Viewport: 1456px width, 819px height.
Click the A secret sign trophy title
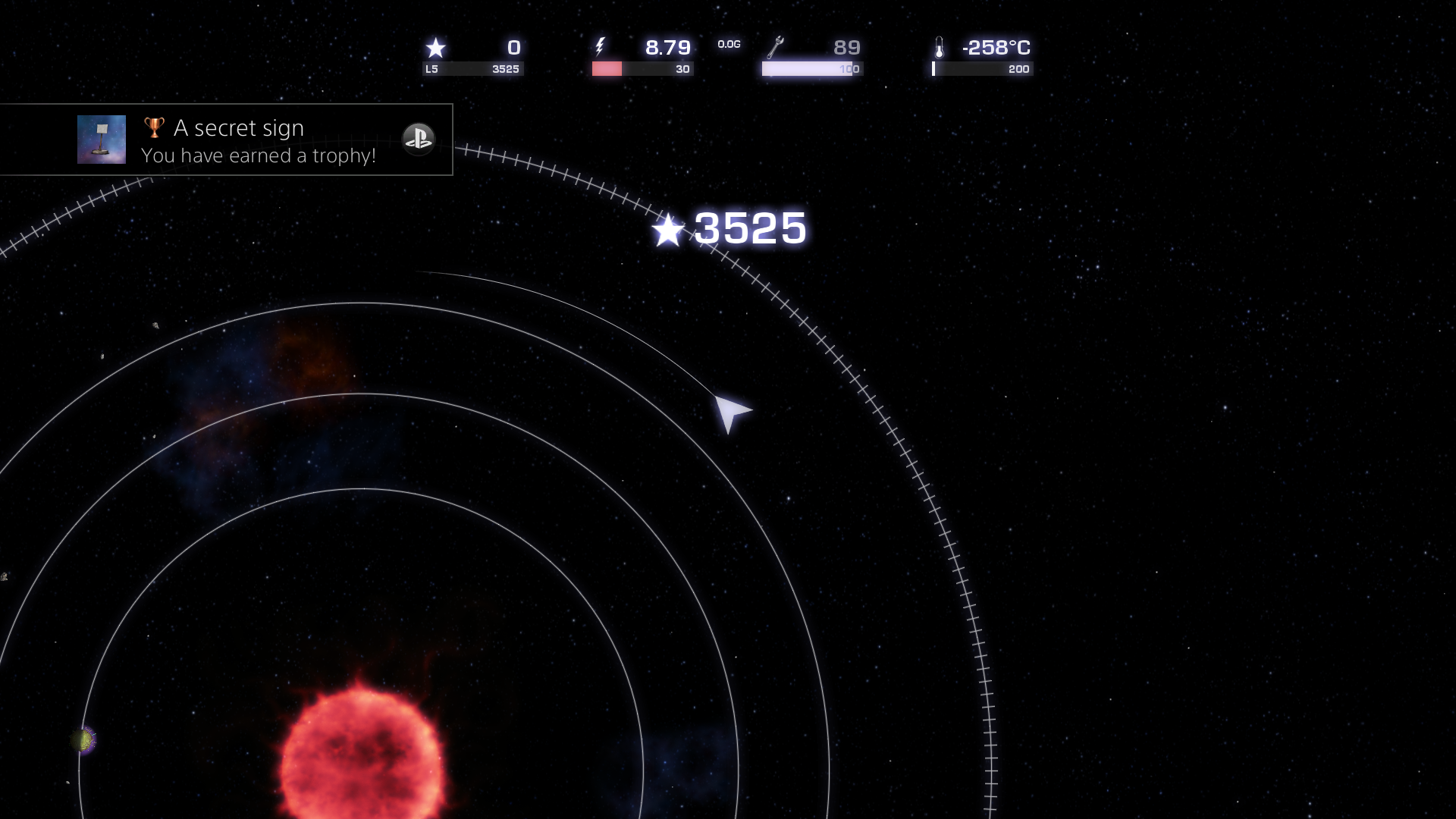239,127
